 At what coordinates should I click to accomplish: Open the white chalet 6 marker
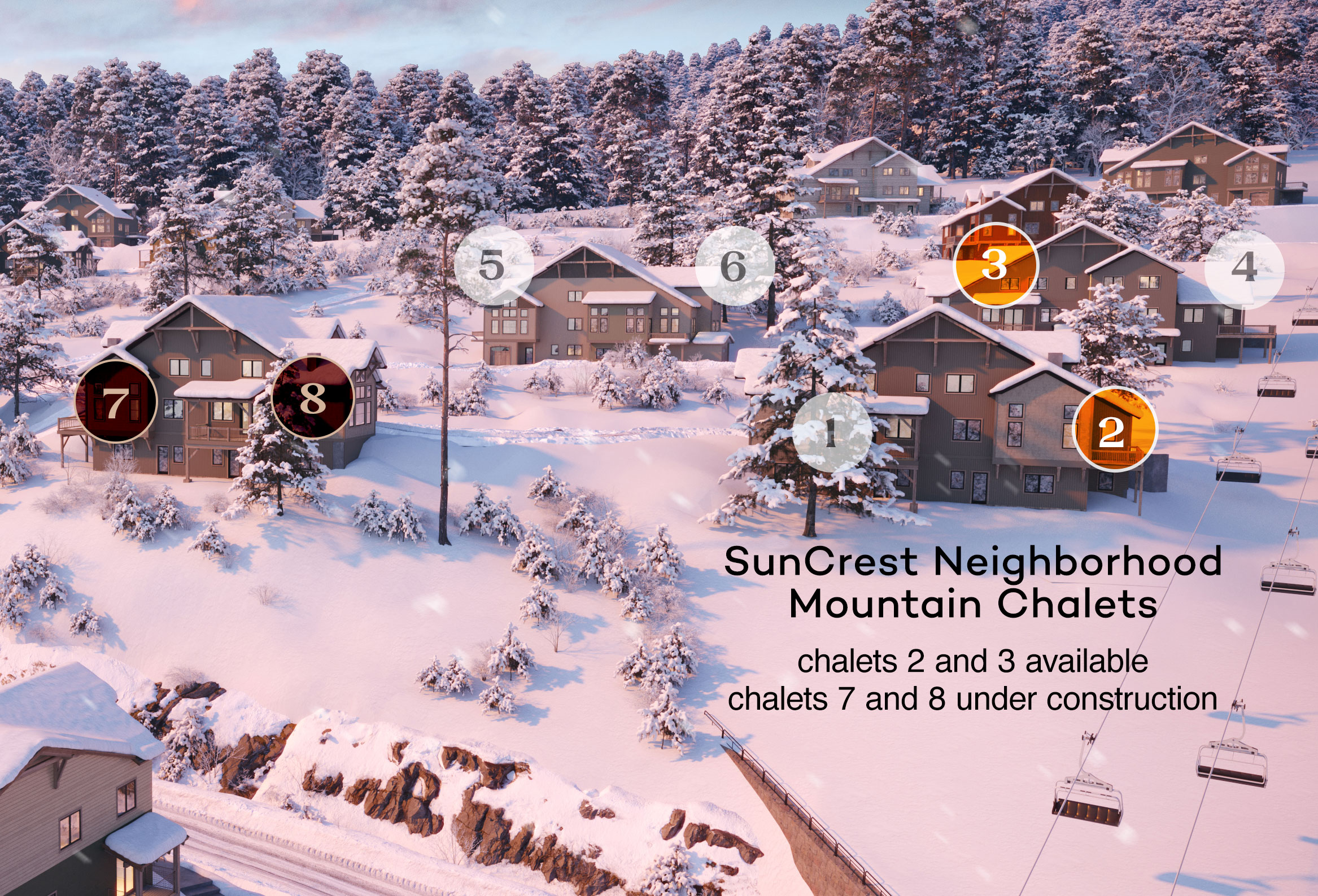735,266
